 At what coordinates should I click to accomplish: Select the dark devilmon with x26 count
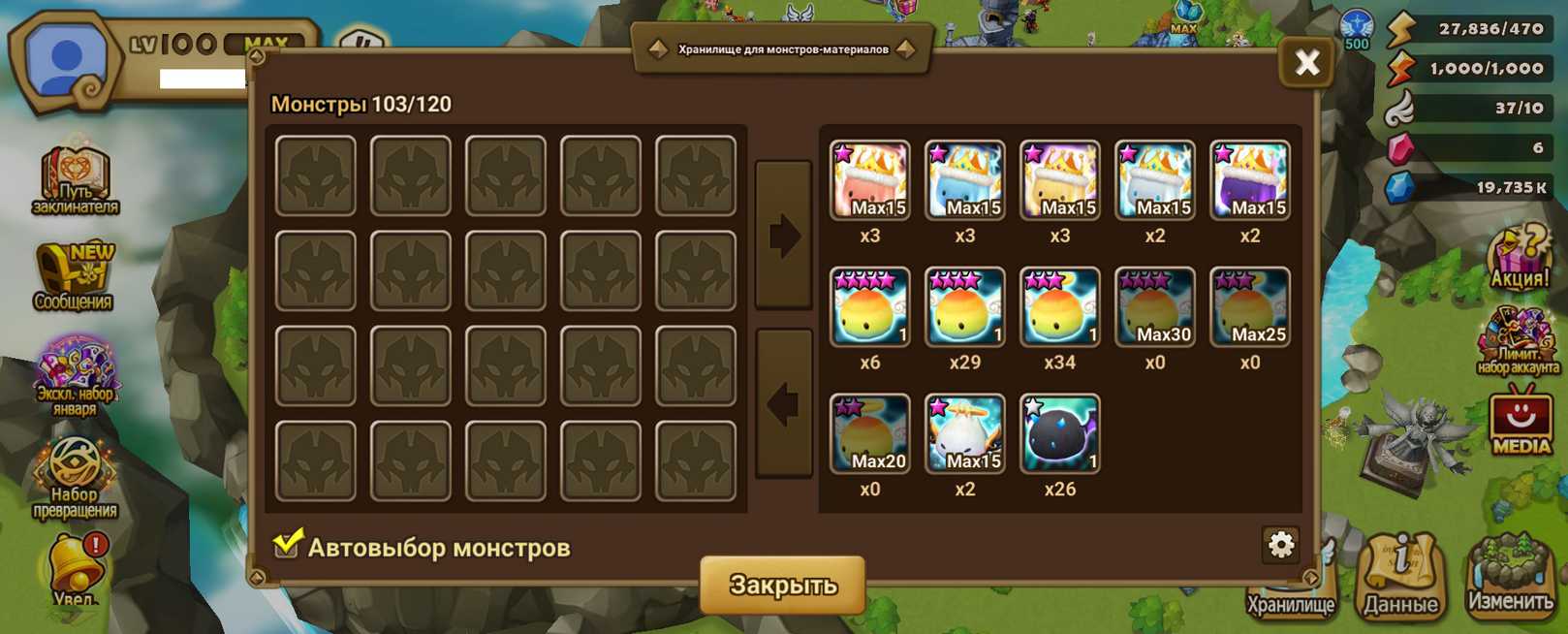pos(1059,434)
